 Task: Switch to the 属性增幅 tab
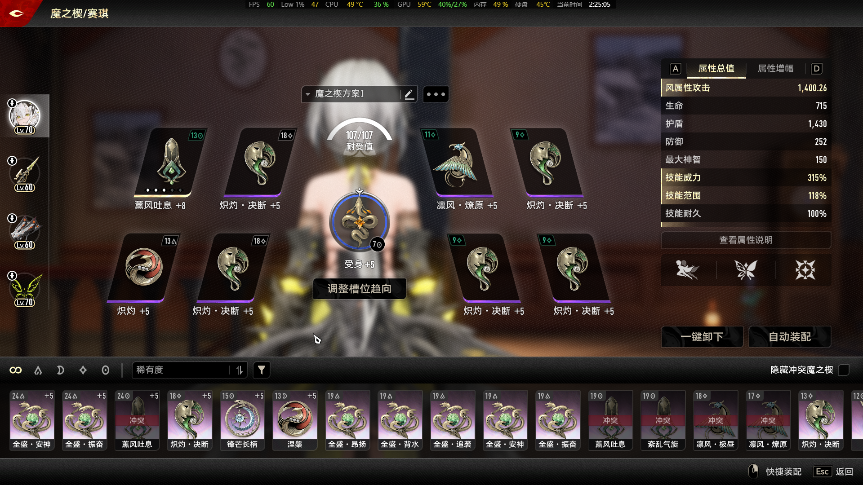(x=775, y=69)
